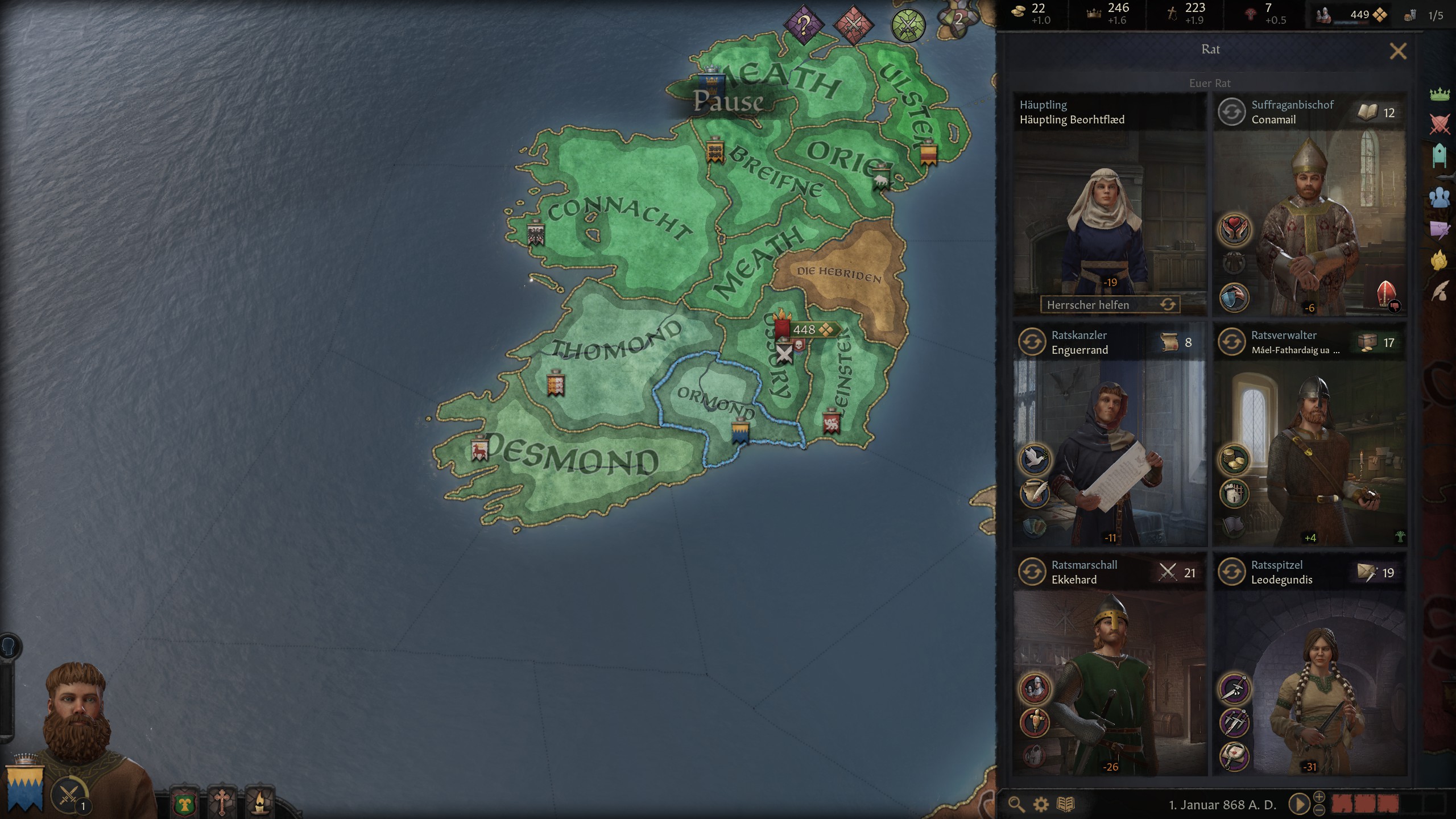Open the purple intrigue letter menu

(x=1440, y=229)
